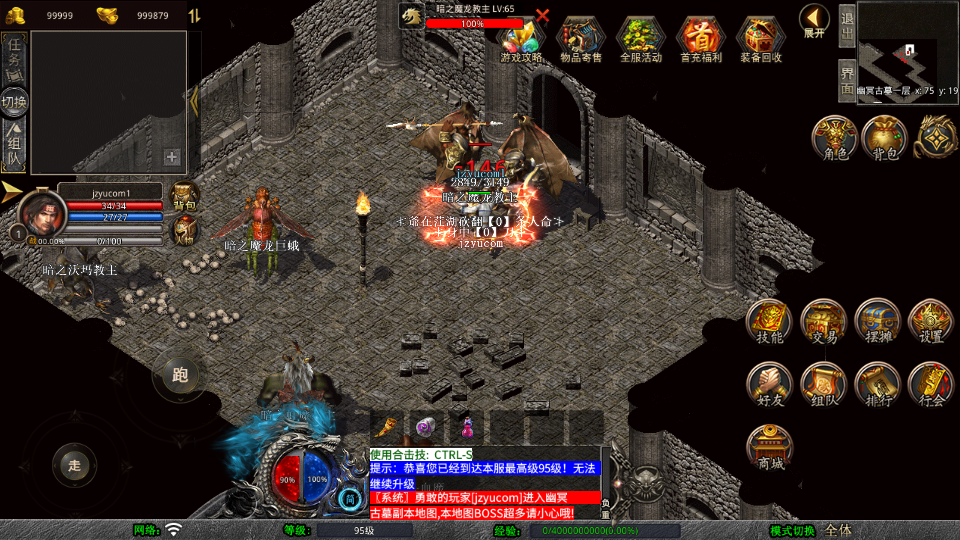Open the 技能 skills menu
This screenshot has width=960, height=540.
coord(769,322)
